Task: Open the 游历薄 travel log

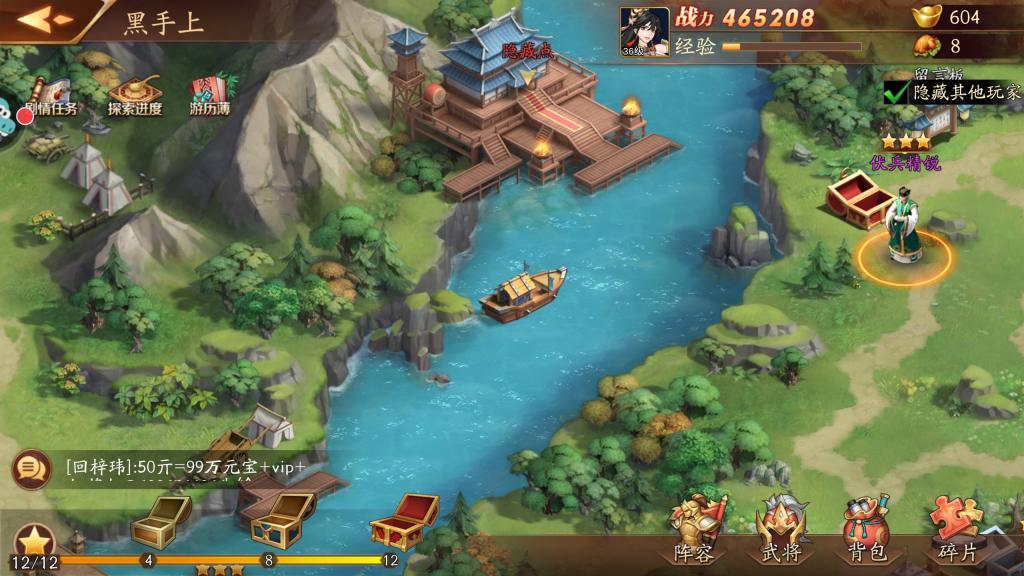Action: 210,96
